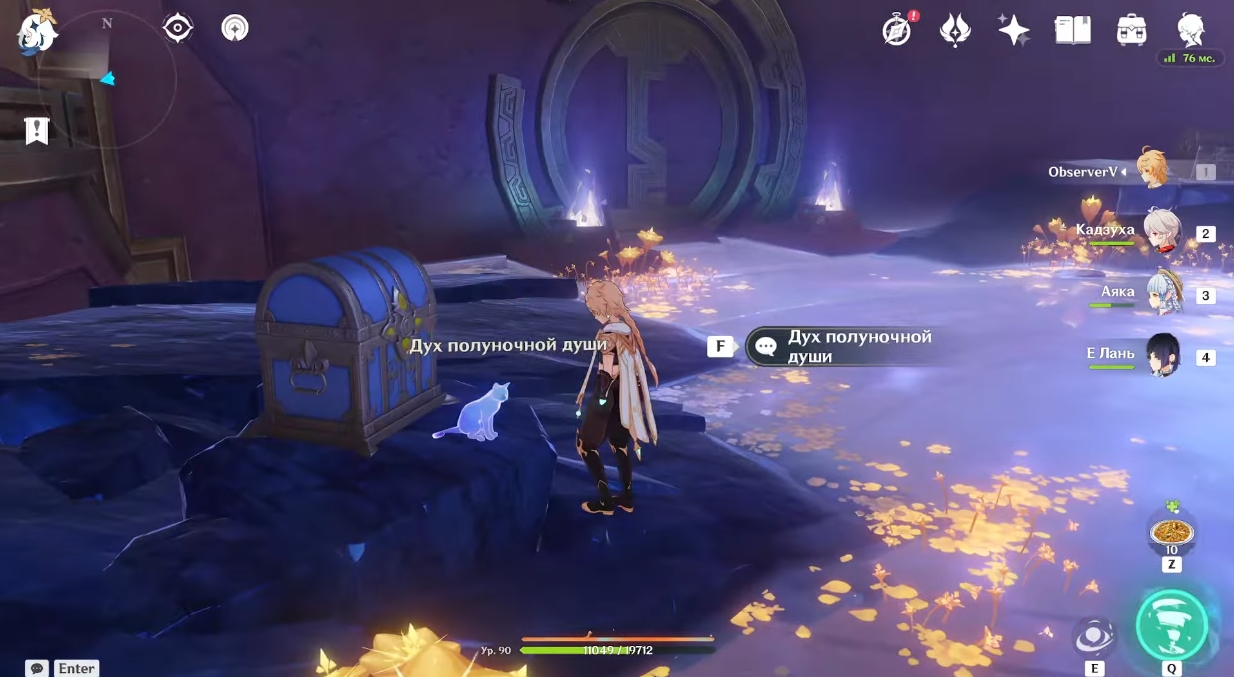Open the quest tracker exclamation bookmark

click(37, 130)
